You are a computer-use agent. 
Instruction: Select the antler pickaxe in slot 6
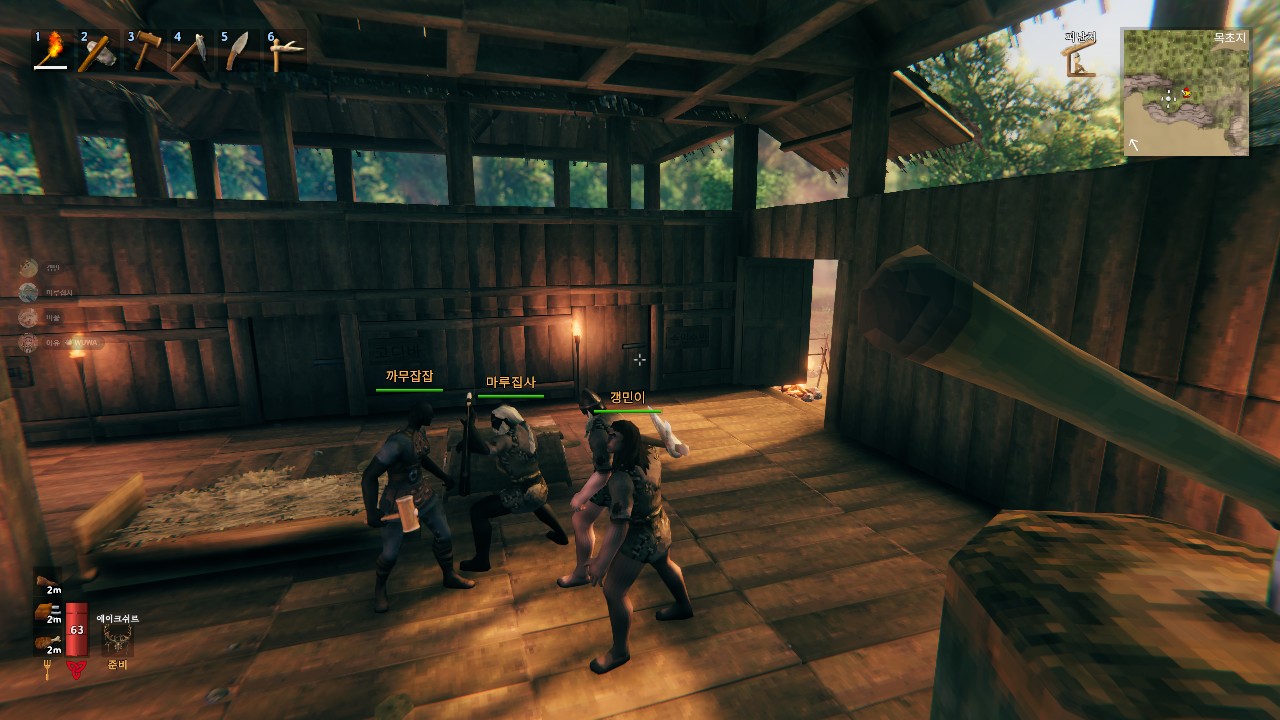pos(283,51)
